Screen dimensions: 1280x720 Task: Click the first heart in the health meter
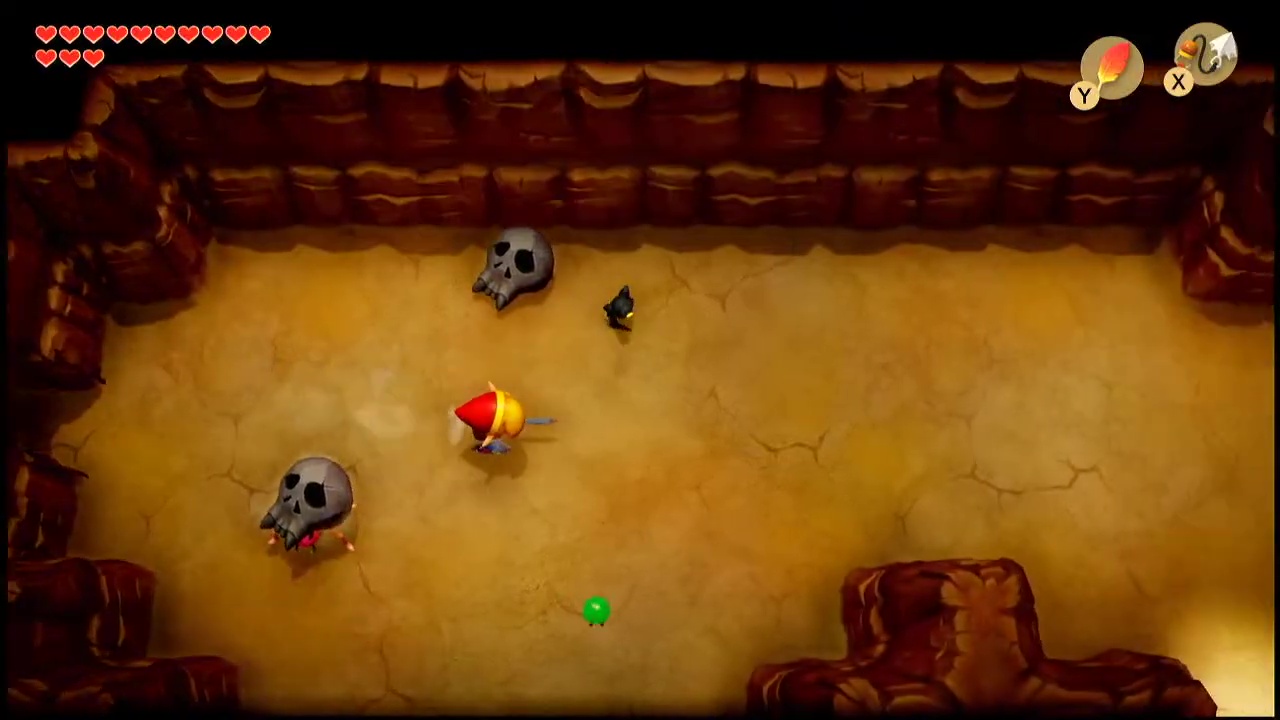pos(46,35)
